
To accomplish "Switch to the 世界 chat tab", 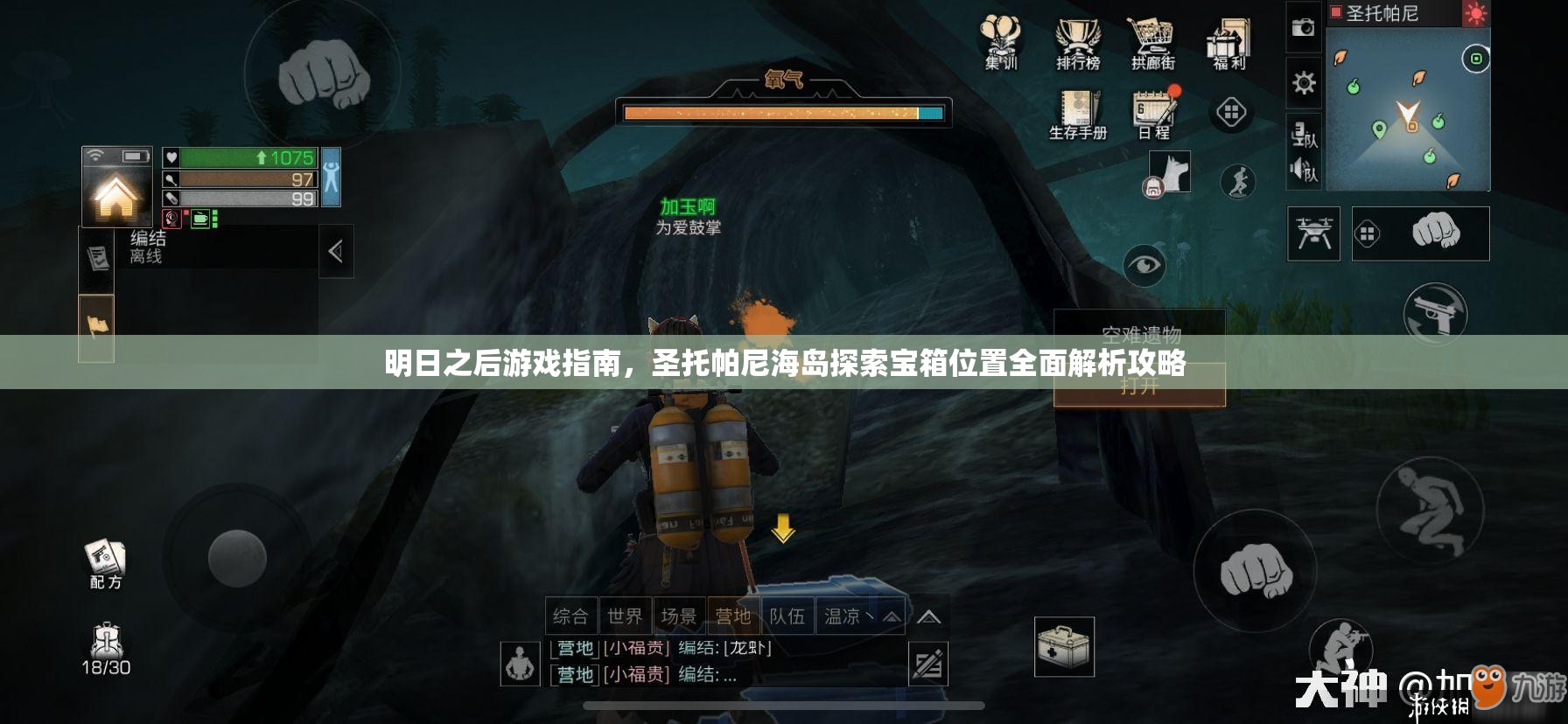I will click(626, 616).
